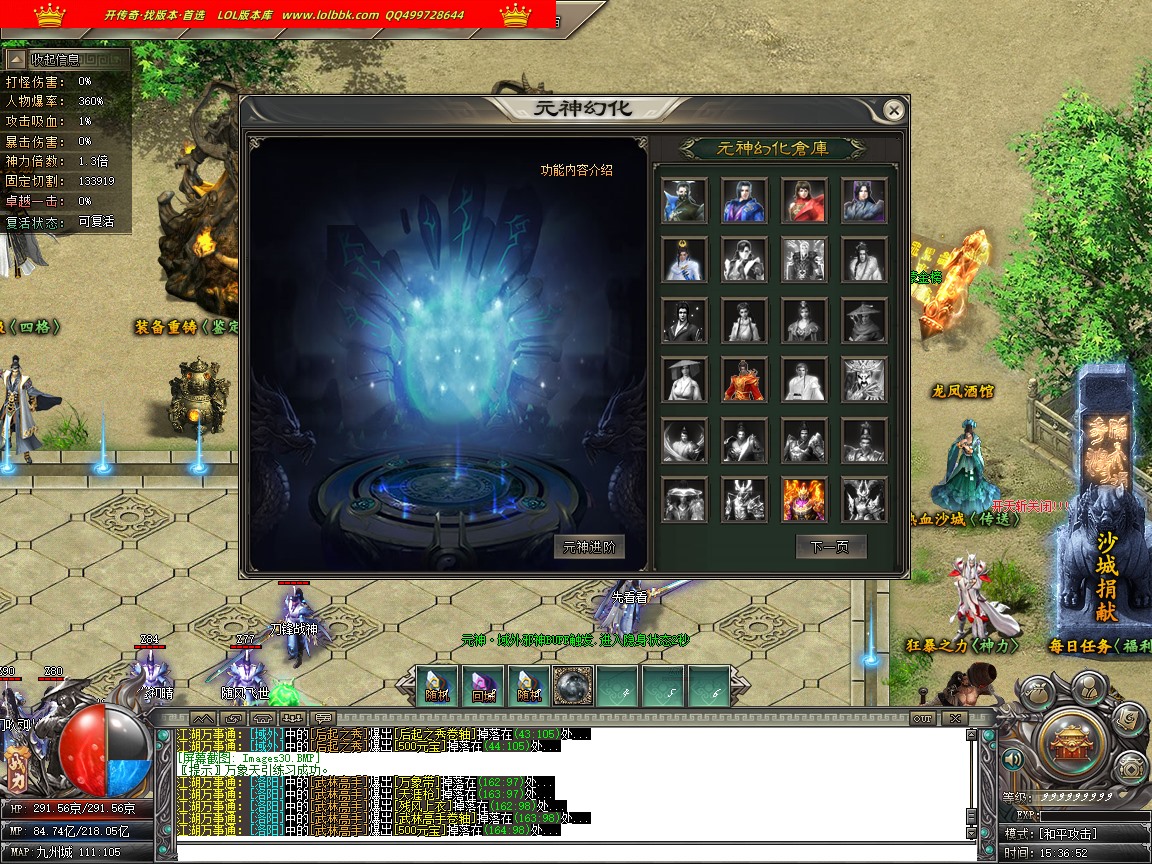
Task: Open the 功能内容介绍 description
Action: pos(577,170)
